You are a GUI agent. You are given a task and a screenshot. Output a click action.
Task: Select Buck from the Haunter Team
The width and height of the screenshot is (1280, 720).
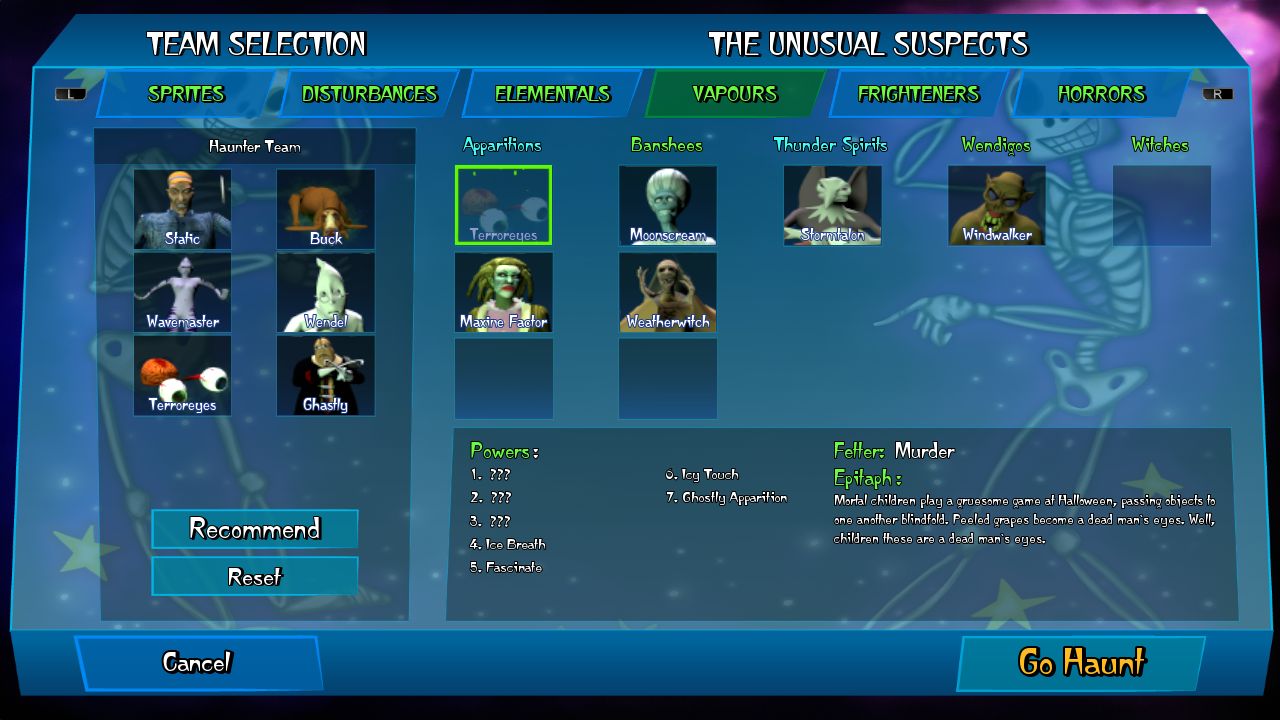pos(326,208)
